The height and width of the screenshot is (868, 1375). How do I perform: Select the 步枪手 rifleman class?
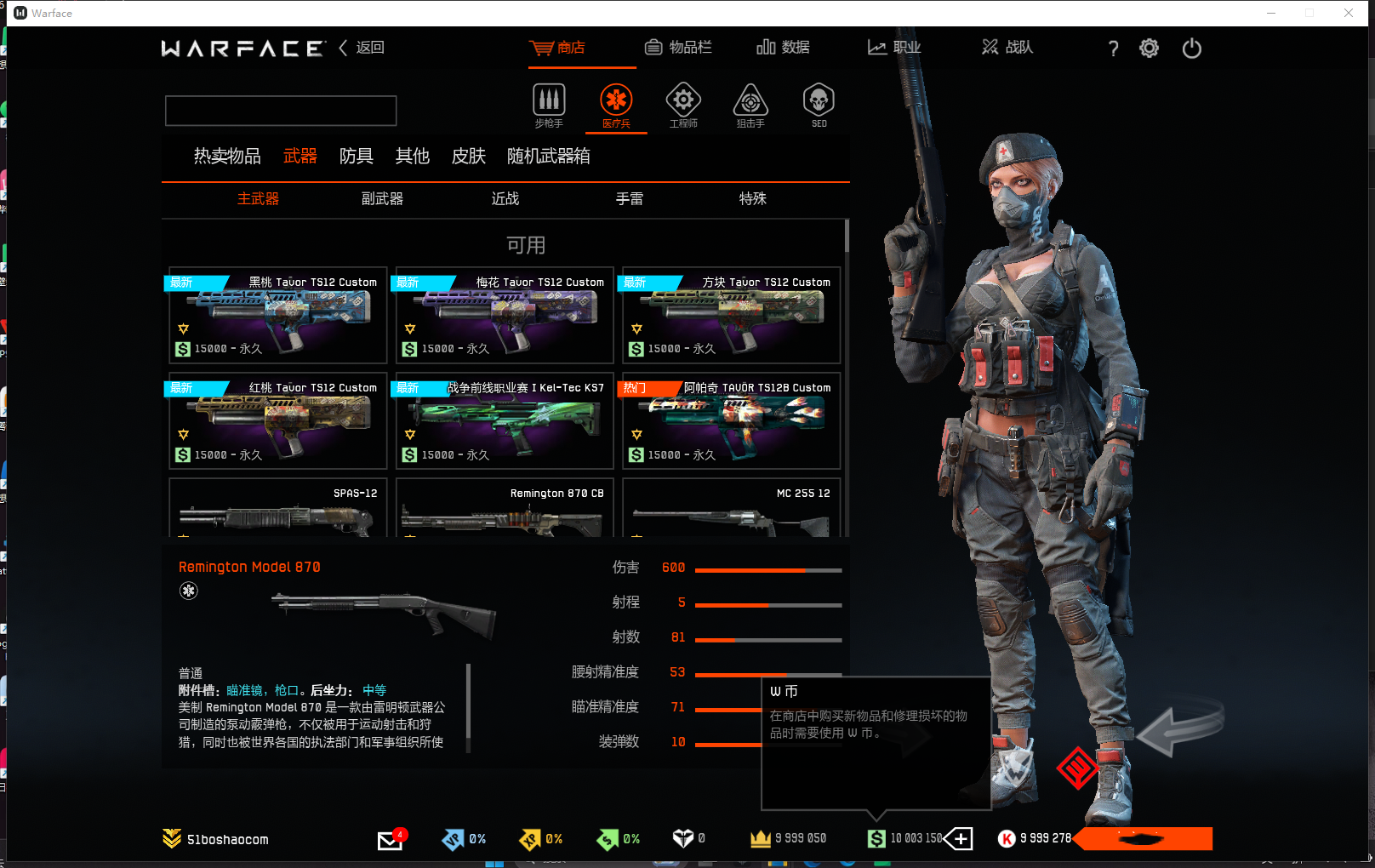tap(549, 105)
